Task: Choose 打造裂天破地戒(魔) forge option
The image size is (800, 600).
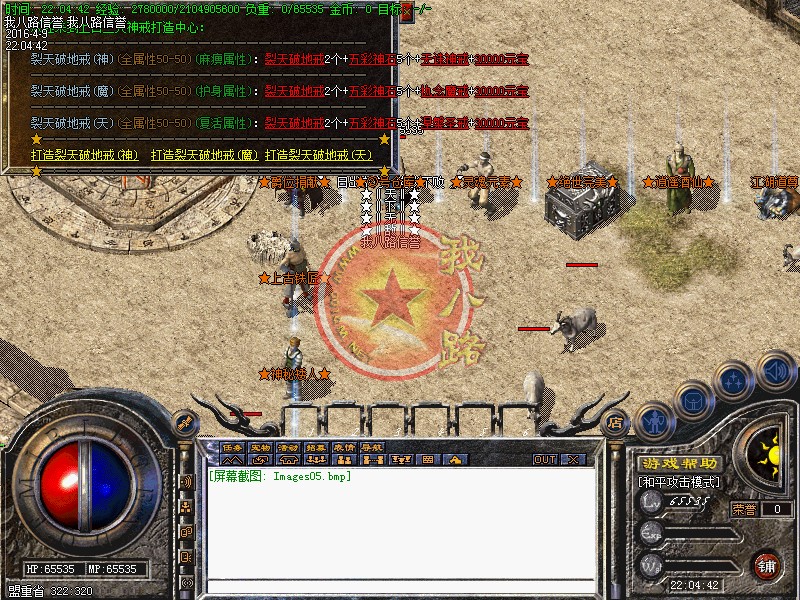Action: click(x=205, y=155)
